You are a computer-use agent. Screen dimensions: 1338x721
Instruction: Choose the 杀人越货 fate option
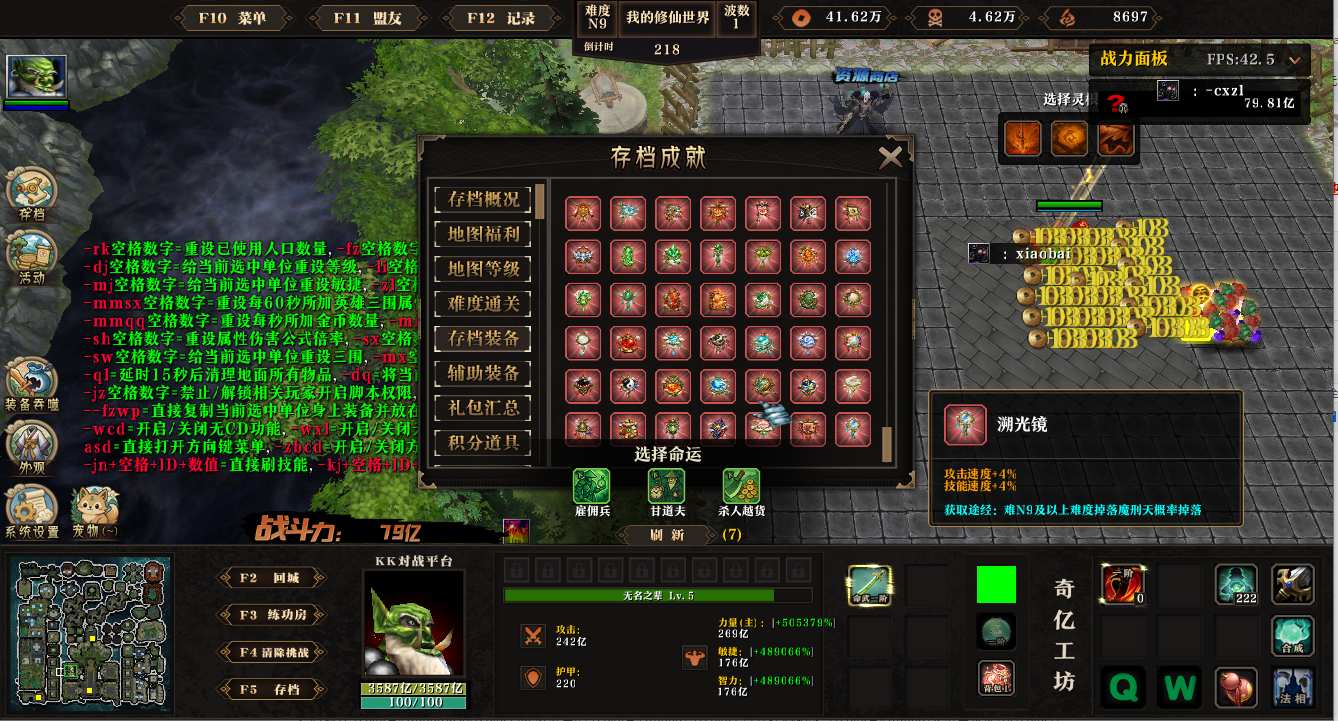tap(741, 487)
